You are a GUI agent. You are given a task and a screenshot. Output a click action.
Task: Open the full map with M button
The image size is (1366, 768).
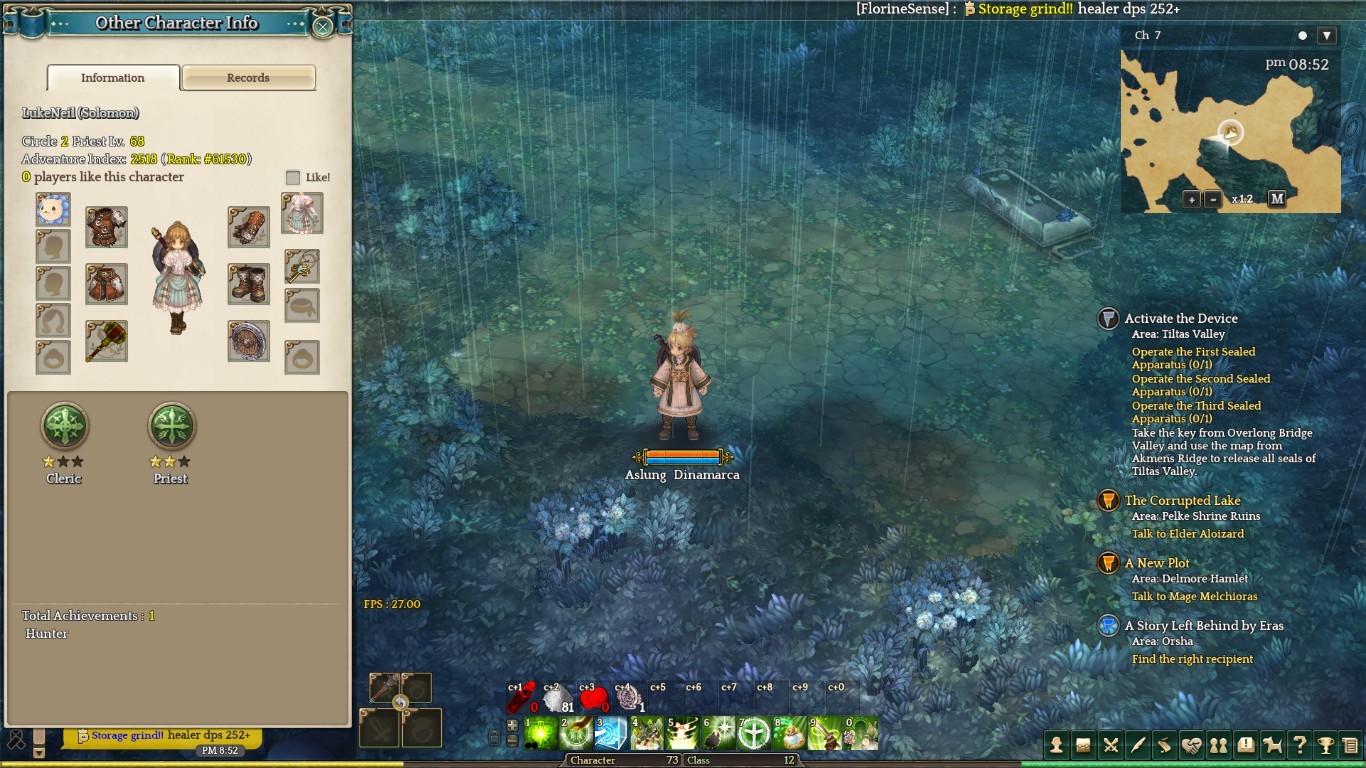[x=1277, y=199]
